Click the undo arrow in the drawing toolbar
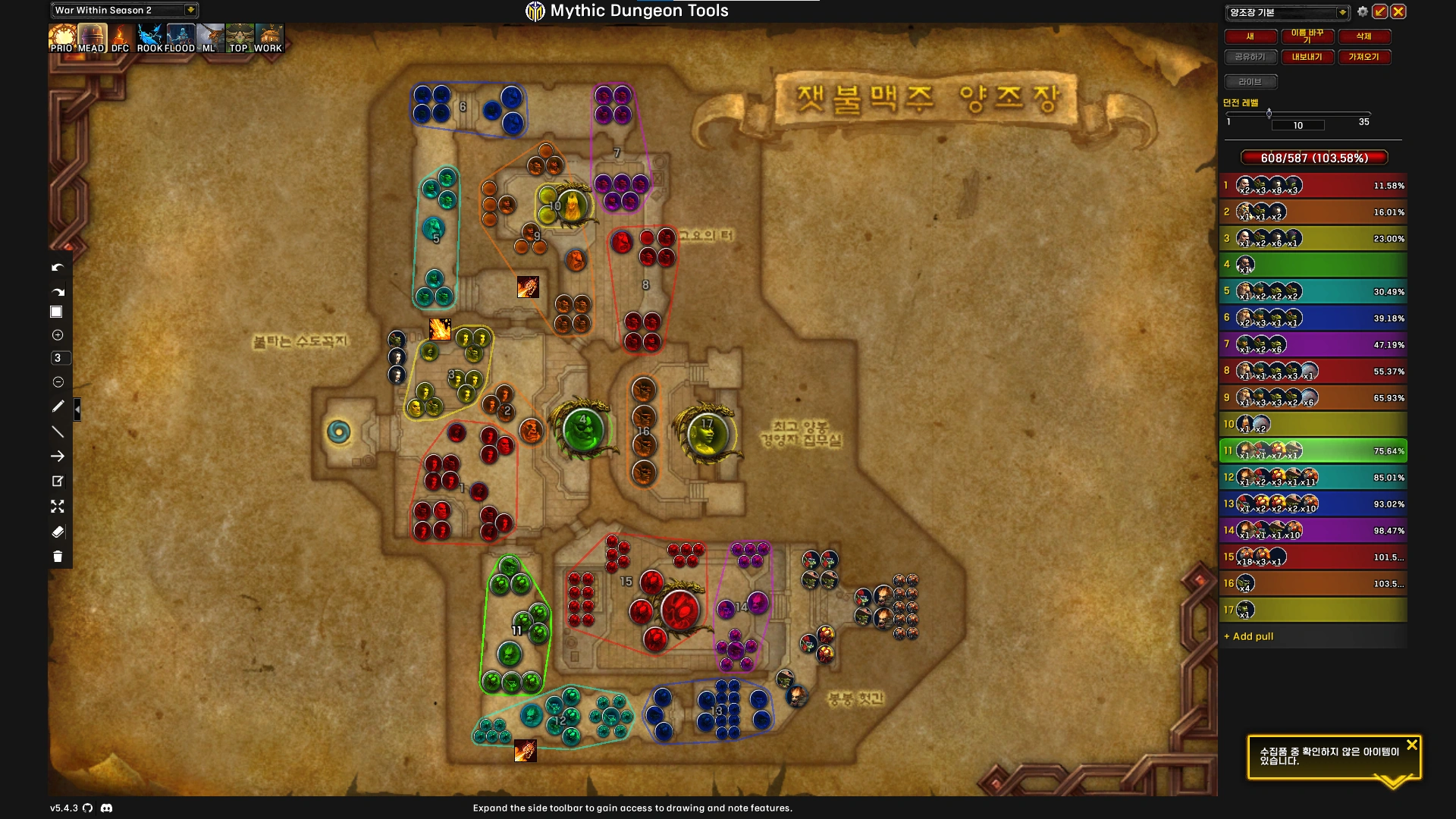Viewport: 1456px width, 819px height. coord(58,268)
